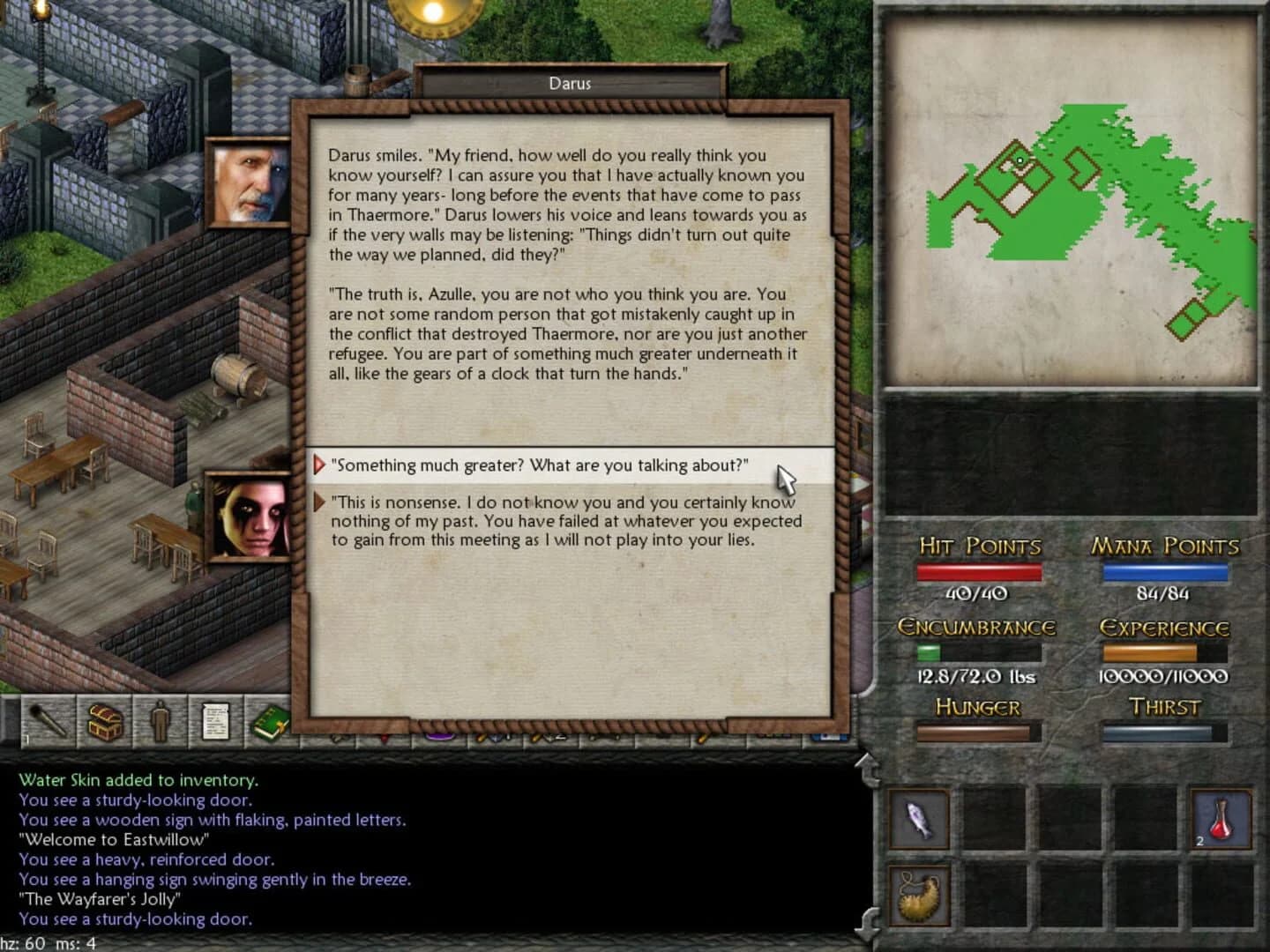This screenshot has width=1270, height=952.
Task: Choose the reply "Something much greater? What are you talking about?"
Action: pyautogui.click(x=538, y=465)
